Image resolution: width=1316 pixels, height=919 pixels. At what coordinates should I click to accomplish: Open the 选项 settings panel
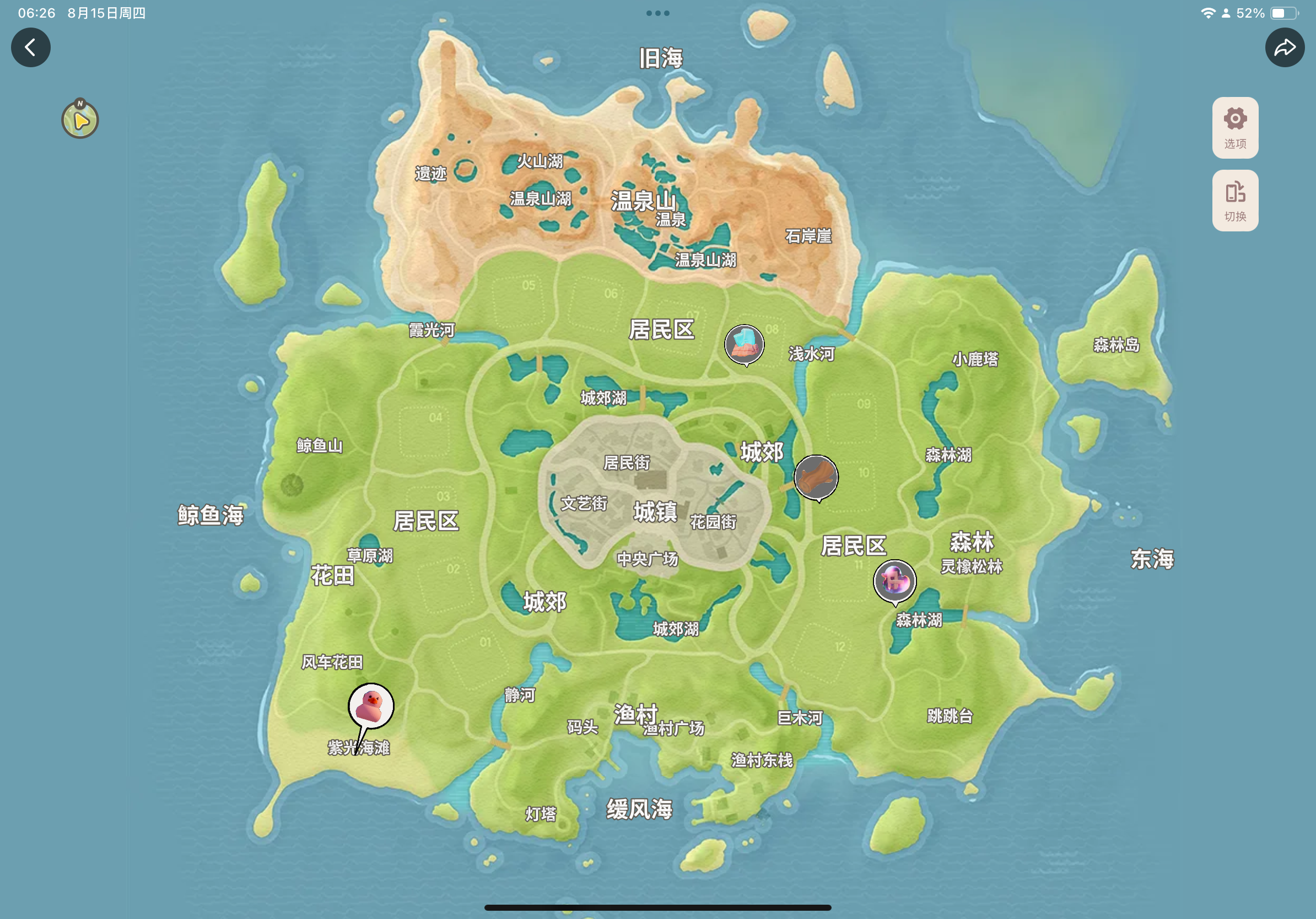coord(1234,127)
